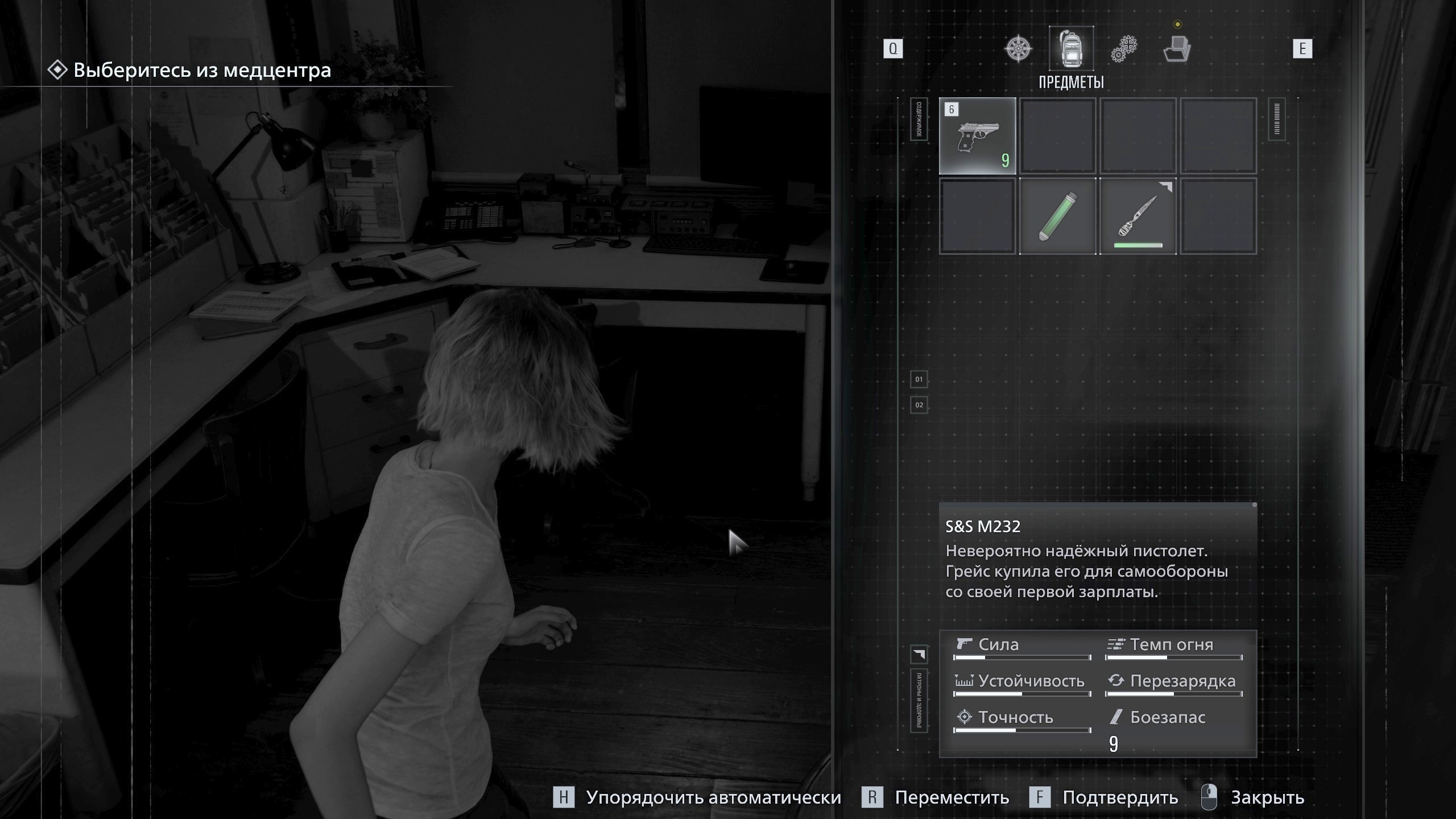Open the files folder tab
This screenshot has height=819, width=1456.
tap(1177, 48)
